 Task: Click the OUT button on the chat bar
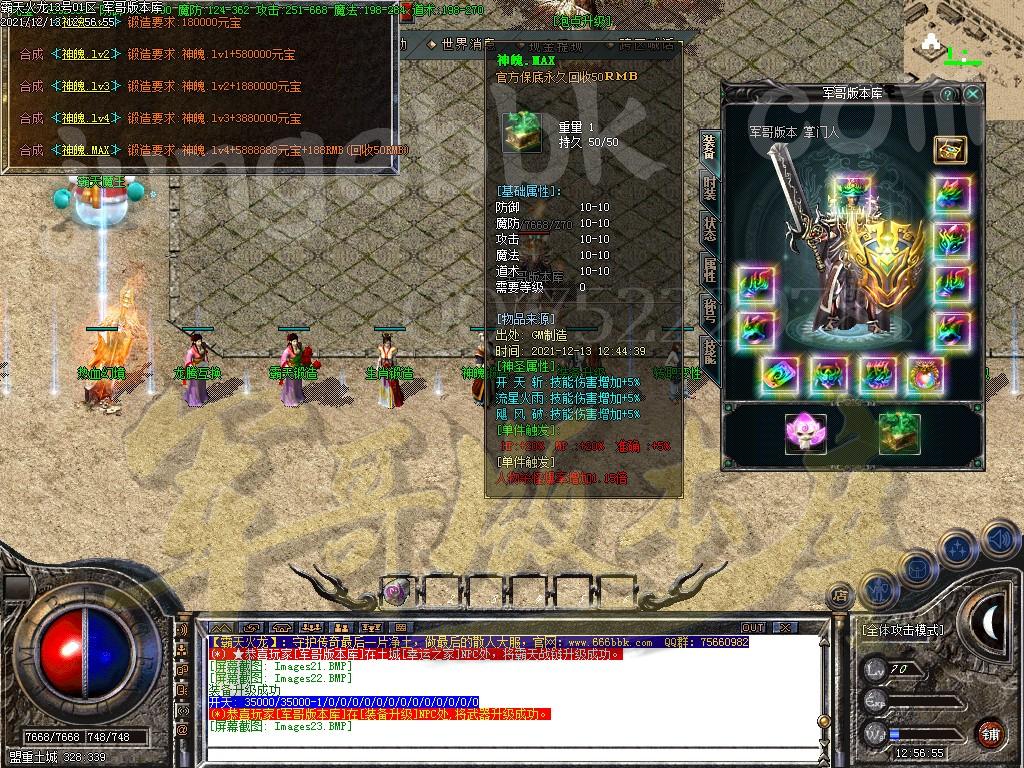[752, 627]
